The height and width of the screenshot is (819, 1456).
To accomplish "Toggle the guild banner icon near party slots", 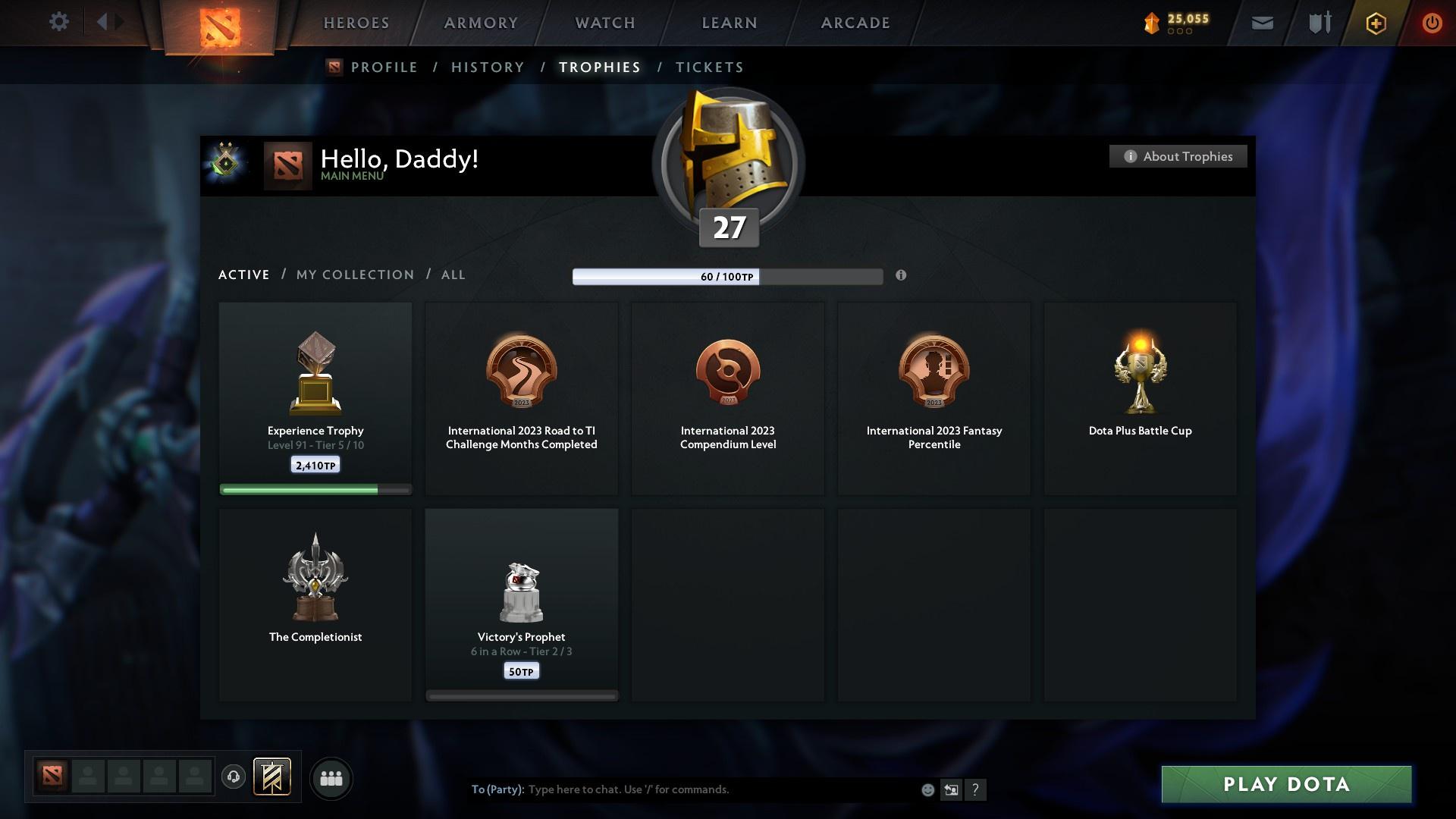I will [x=273, y=777].
